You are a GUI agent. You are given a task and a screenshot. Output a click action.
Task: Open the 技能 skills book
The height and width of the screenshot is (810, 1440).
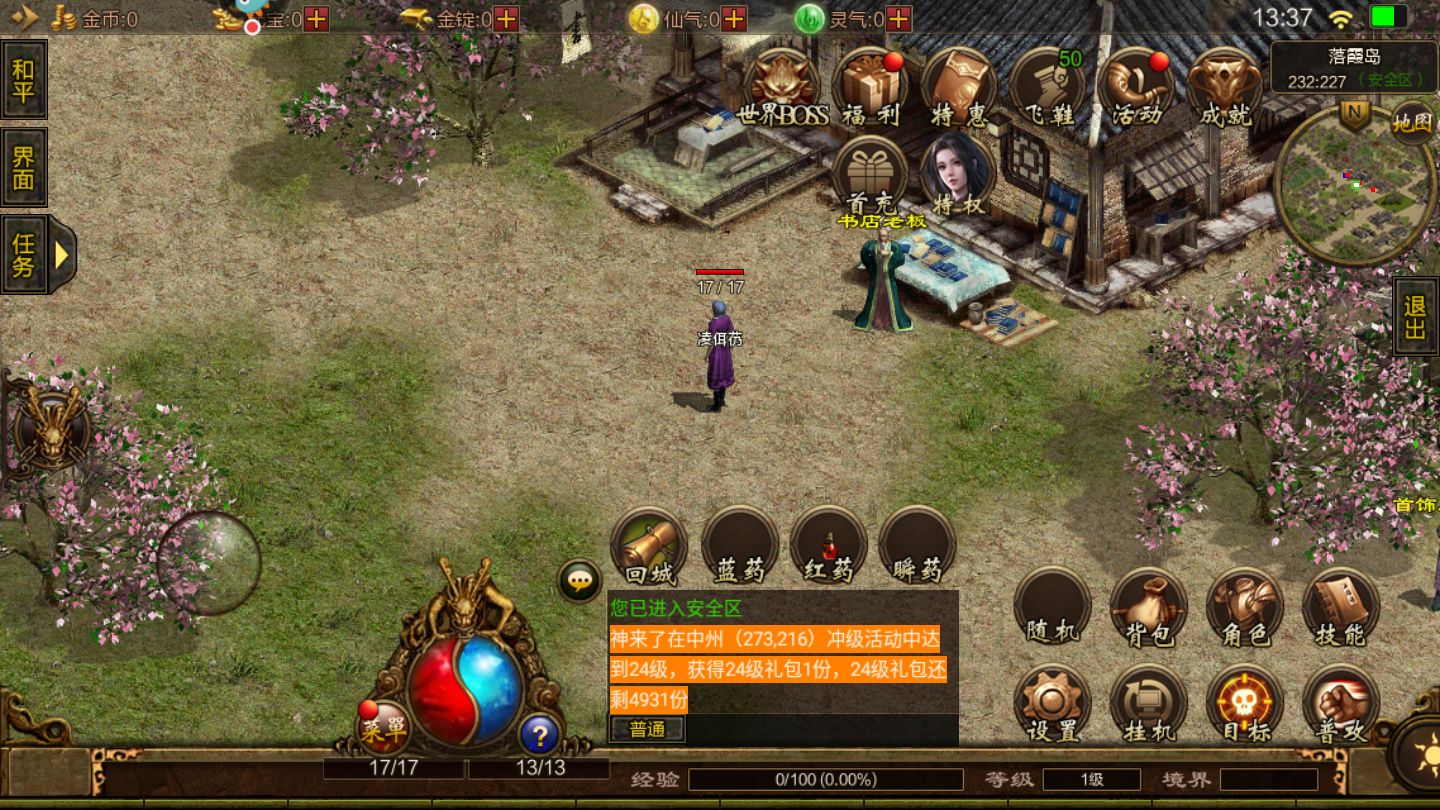pyautogui.click(x=1340, y=607)
